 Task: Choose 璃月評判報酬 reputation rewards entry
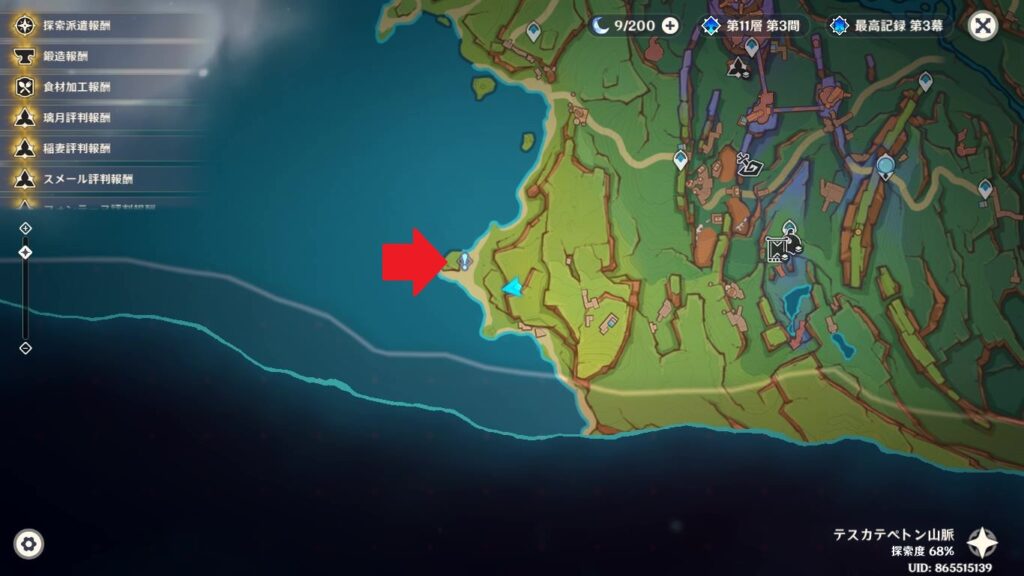[x=75, y=117]
